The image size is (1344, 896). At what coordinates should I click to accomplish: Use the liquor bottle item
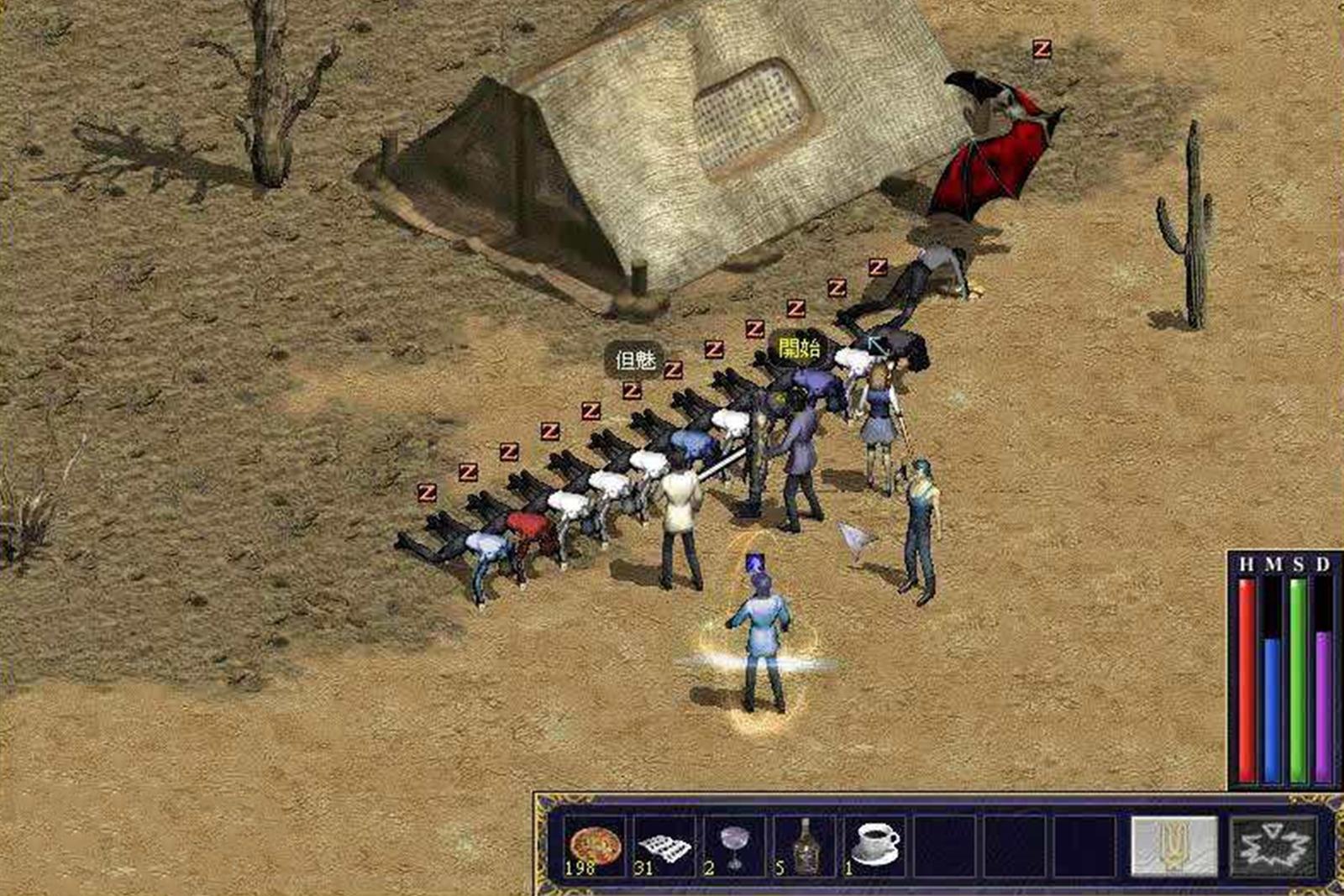click(805, 846)
